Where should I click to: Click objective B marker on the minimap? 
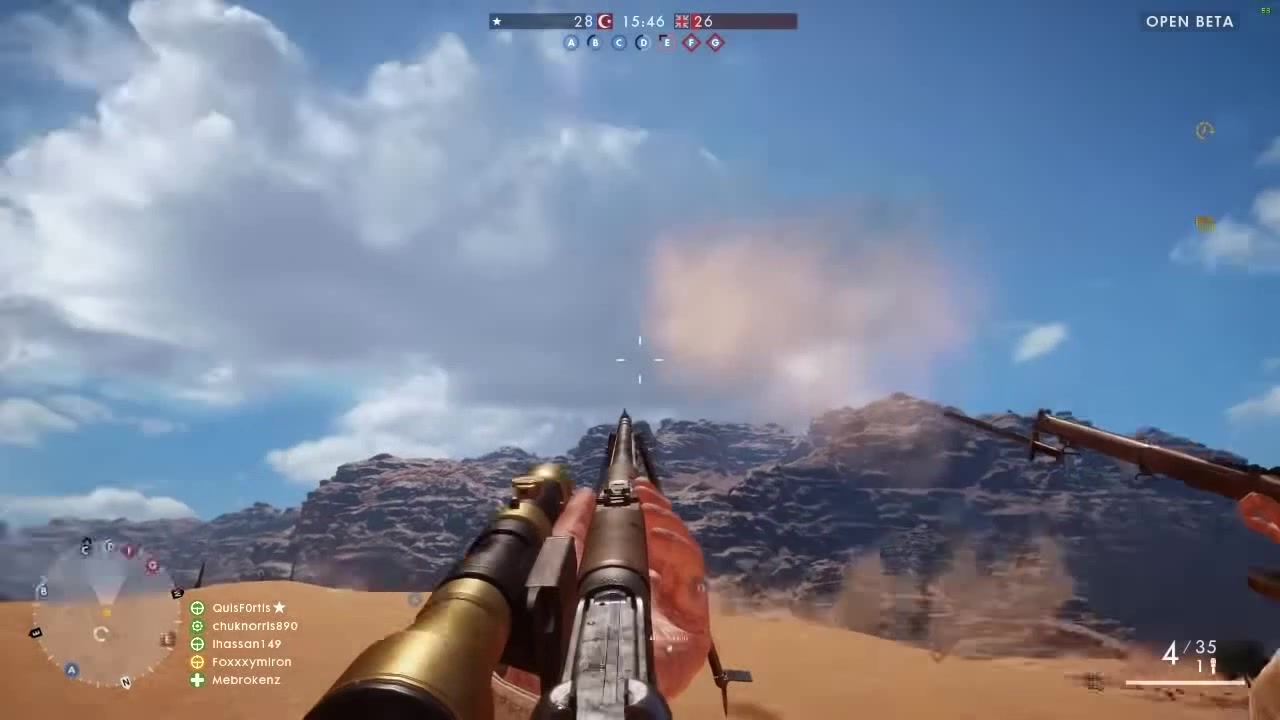[x=42, y=592]
